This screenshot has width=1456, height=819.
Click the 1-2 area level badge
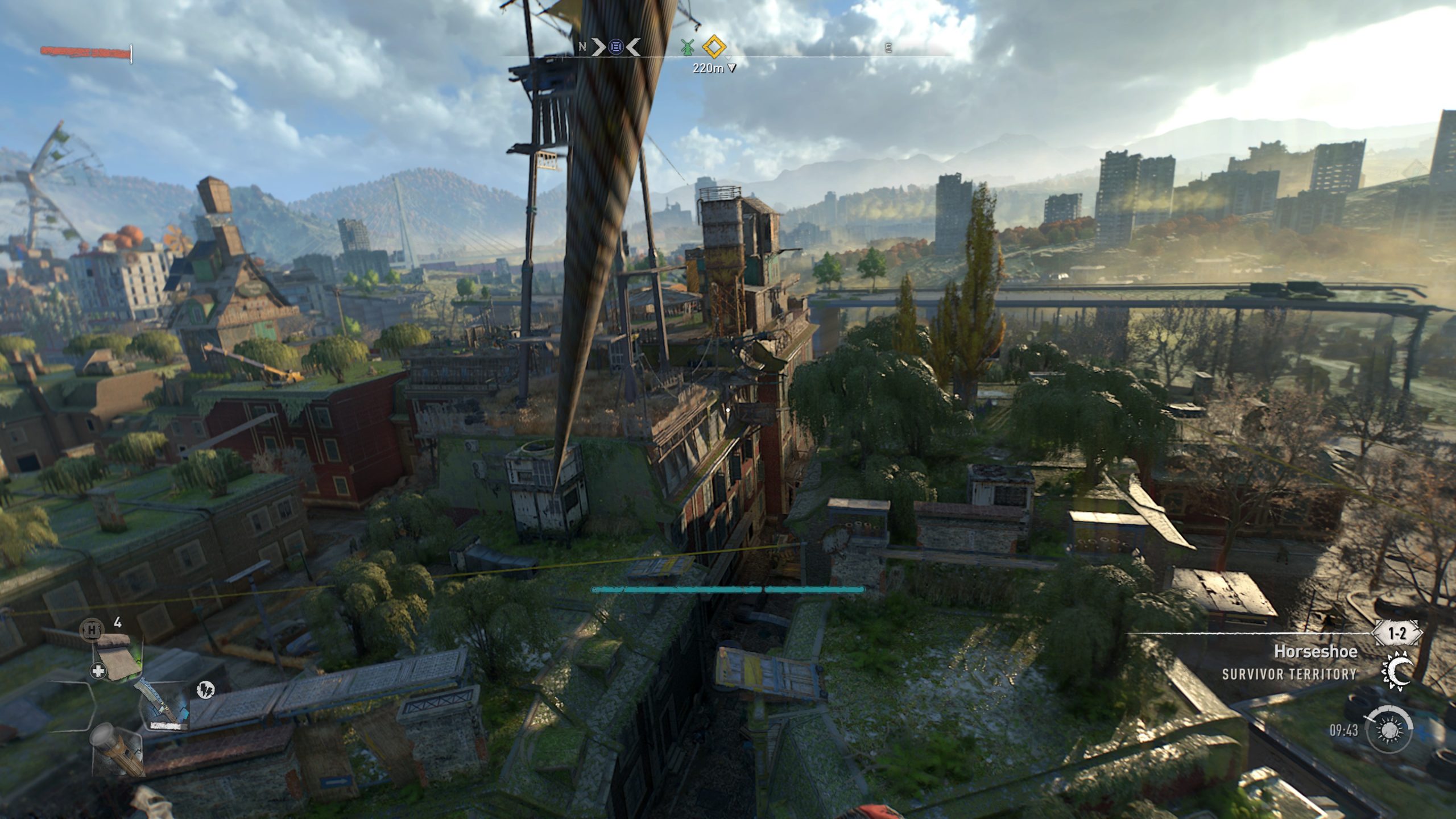coord(1396,633)
